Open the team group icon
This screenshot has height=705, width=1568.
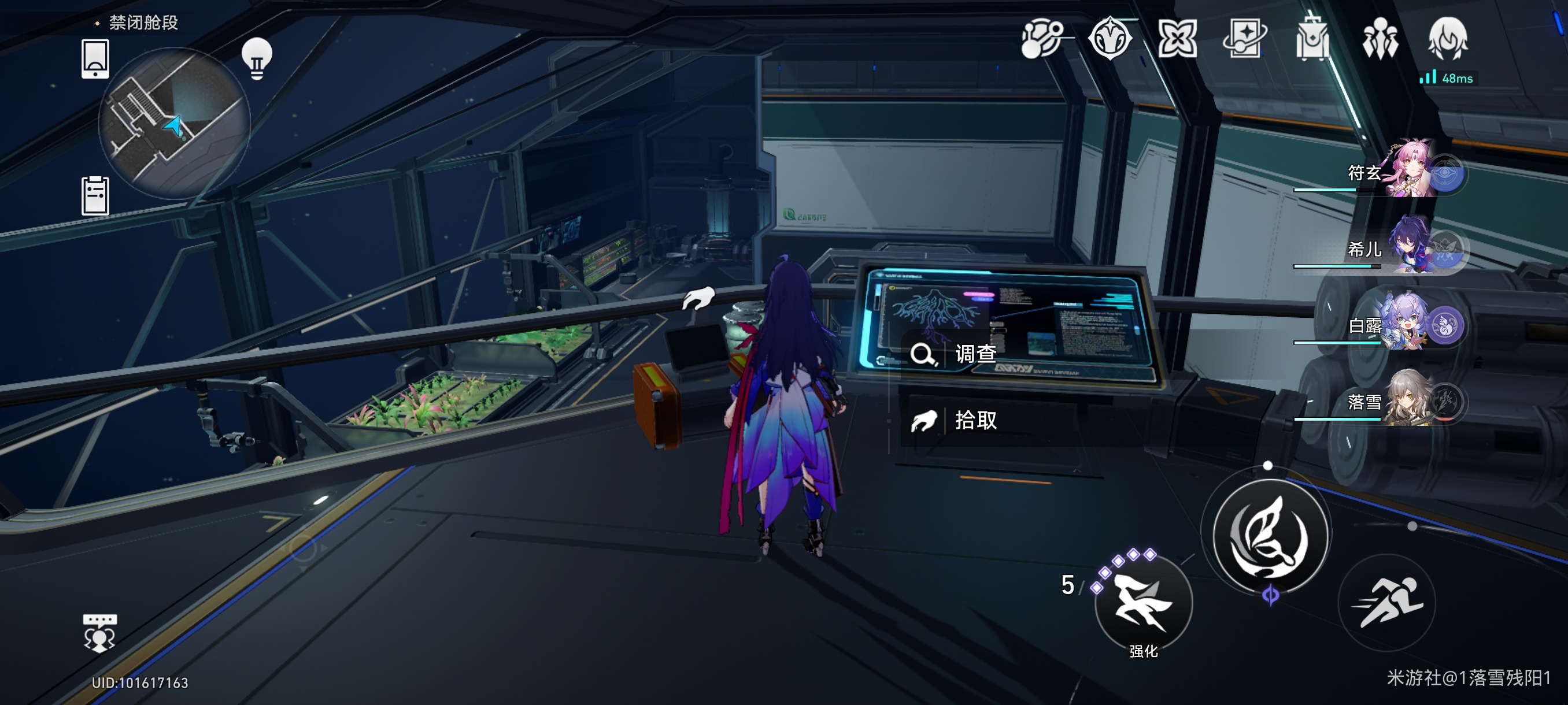pyautogui.click(x=1380, y=39)
